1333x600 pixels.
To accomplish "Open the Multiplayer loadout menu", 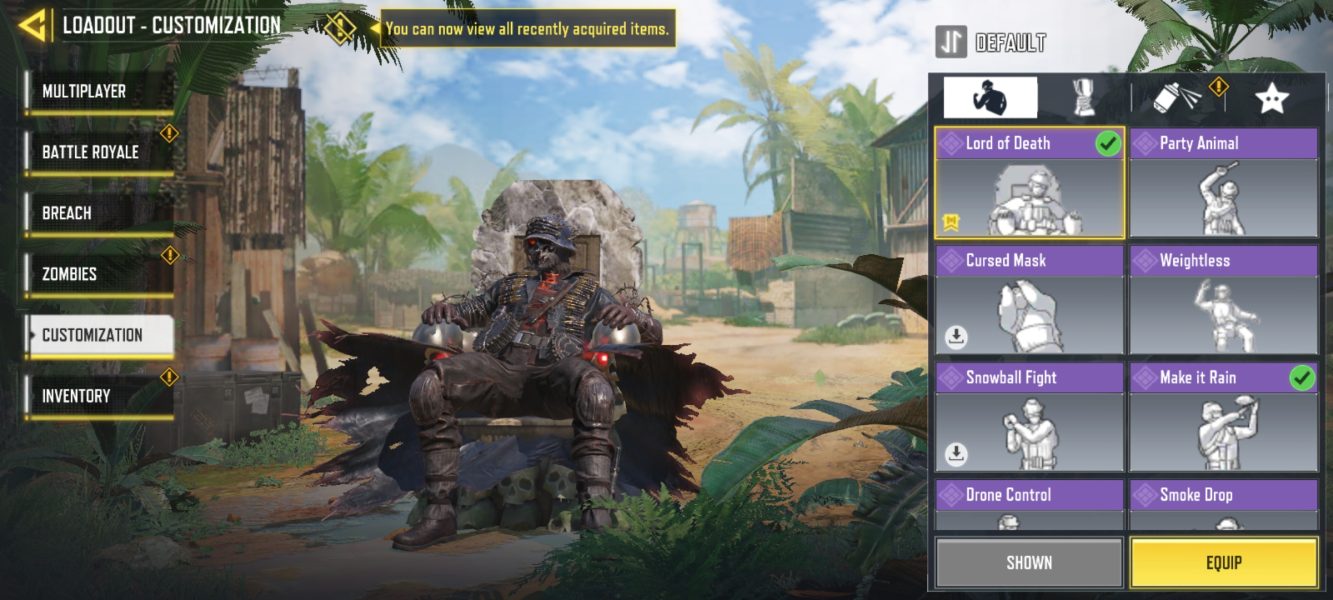I will 98,92.
